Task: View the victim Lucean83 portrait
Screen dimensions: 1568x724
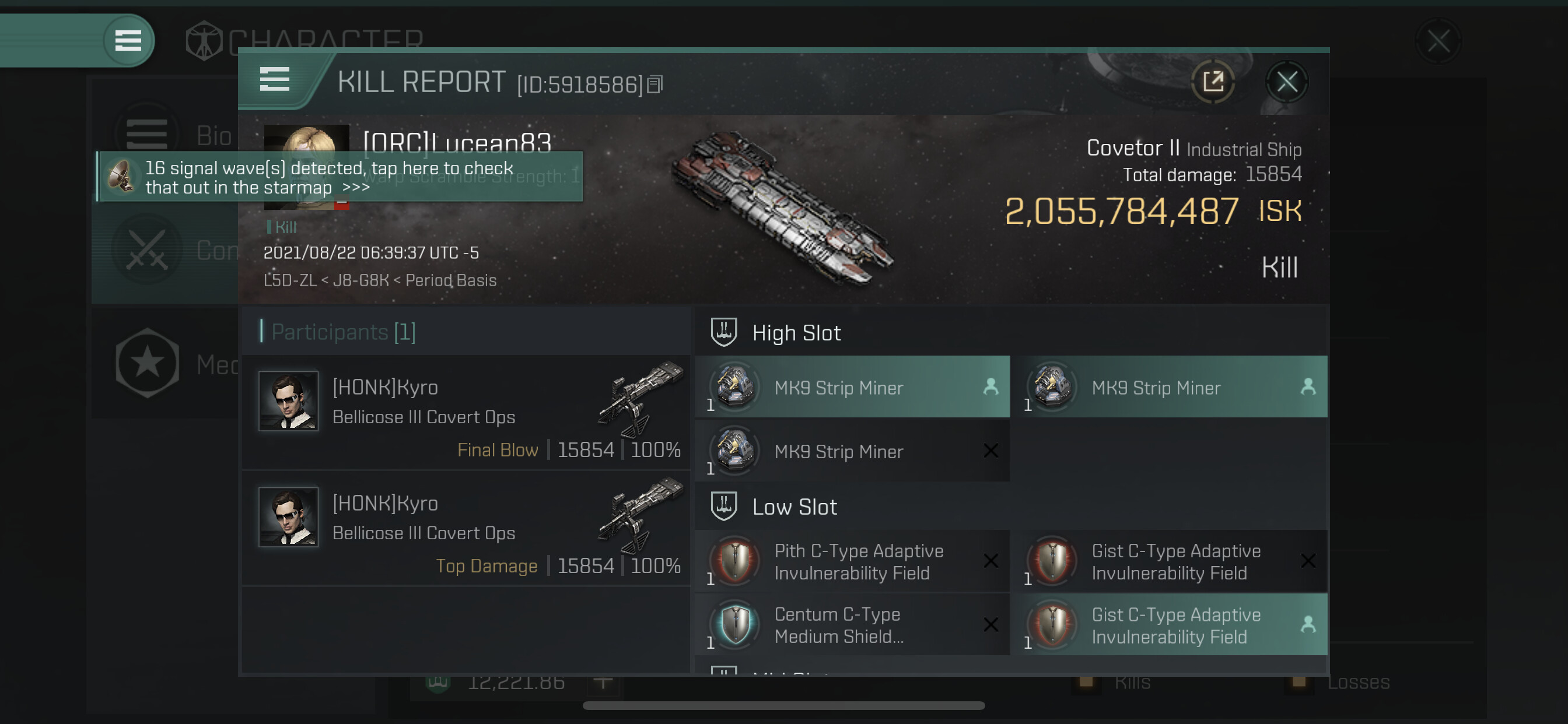Action: [307, 139]
